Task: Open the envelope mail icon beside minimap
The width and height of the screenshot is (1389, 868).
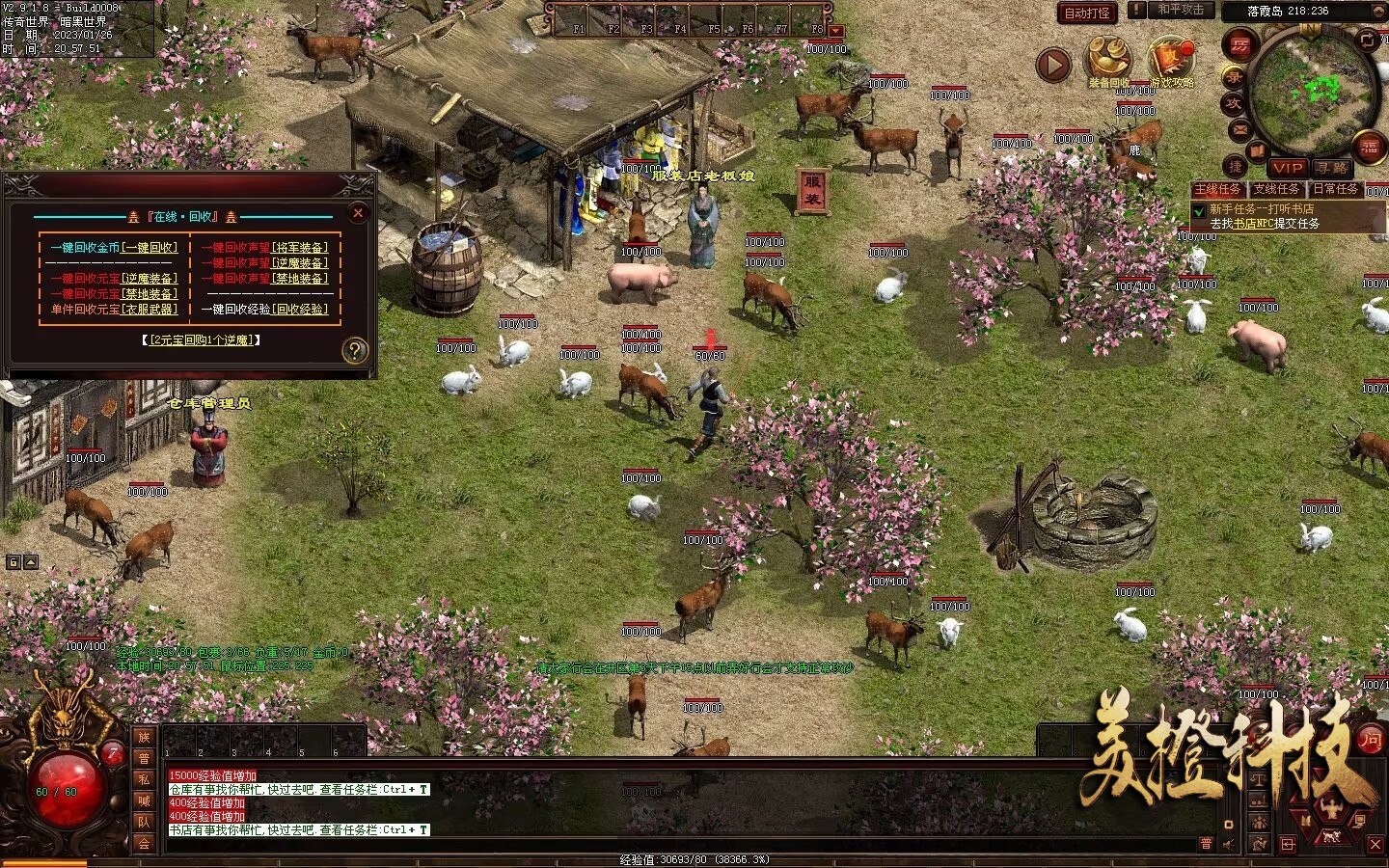Action: (x=1239, y=129)
